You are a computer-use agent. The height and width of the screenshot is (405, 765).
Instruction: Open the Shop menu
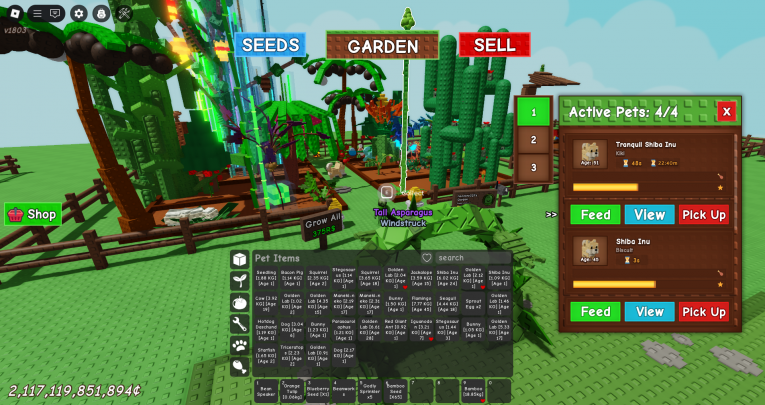click(x=33, y=214)
